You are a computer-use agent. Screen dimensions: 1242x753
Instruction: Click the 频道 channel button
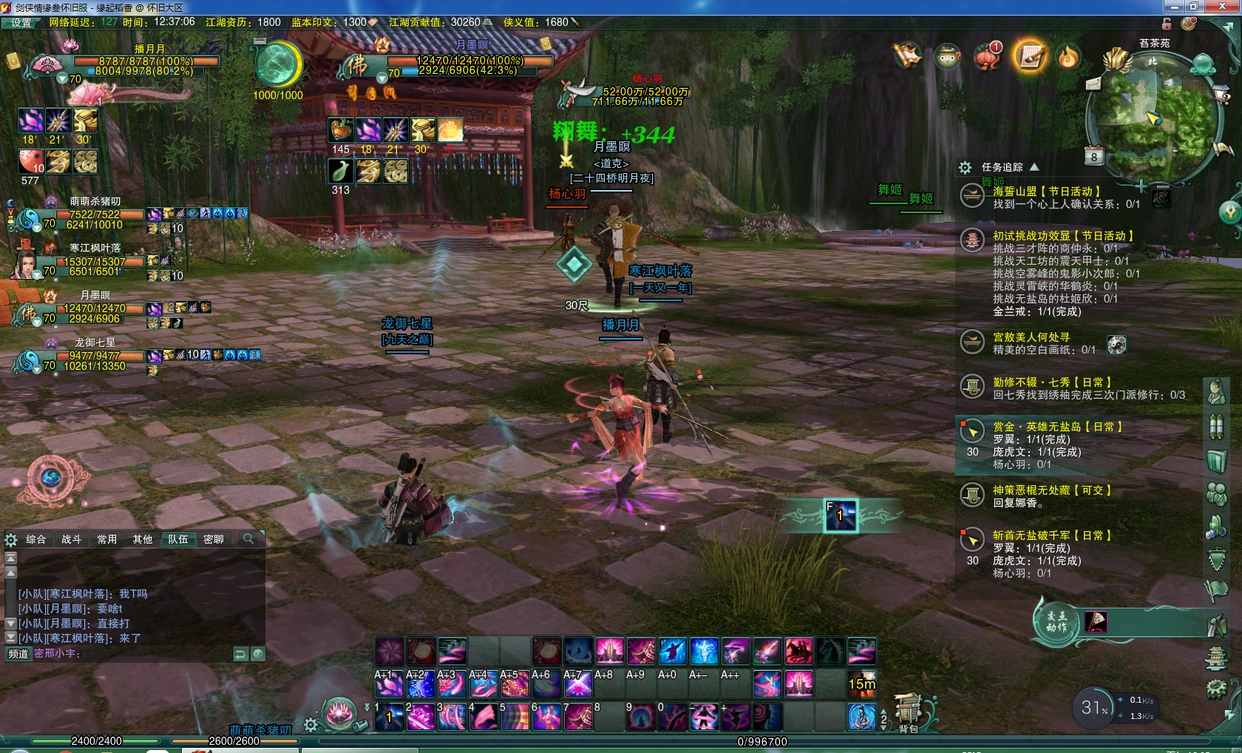pyautogui.click(x=18, y=654)
